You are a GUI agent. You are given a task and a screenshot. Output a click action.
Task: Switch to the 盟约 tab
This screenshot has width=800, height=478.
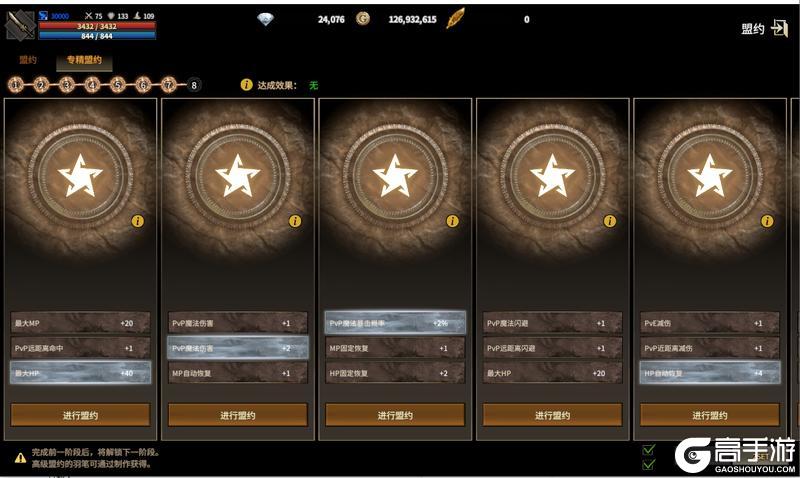click(27, 60)
